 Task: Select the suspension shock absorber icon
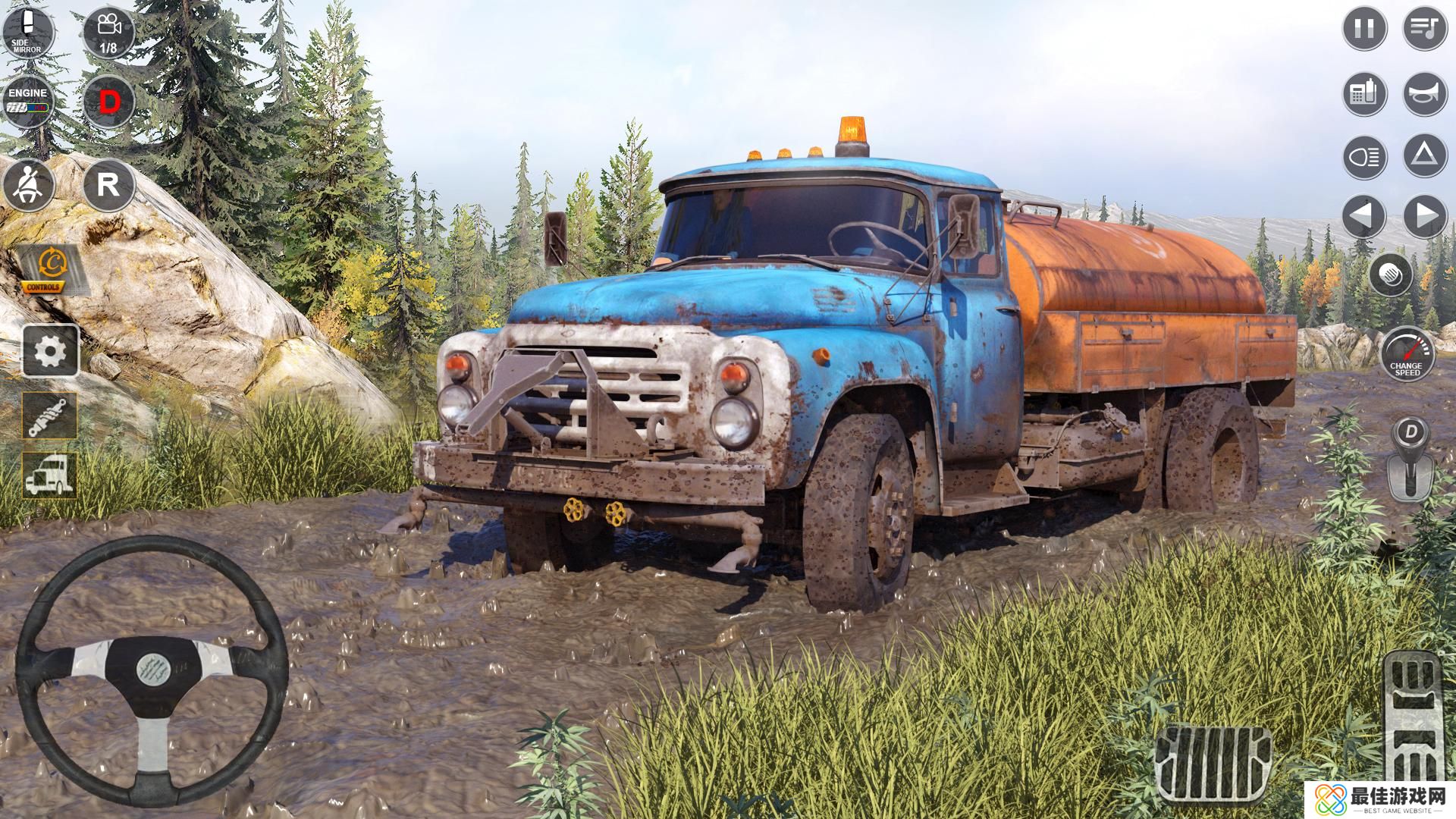pos(51,416)
